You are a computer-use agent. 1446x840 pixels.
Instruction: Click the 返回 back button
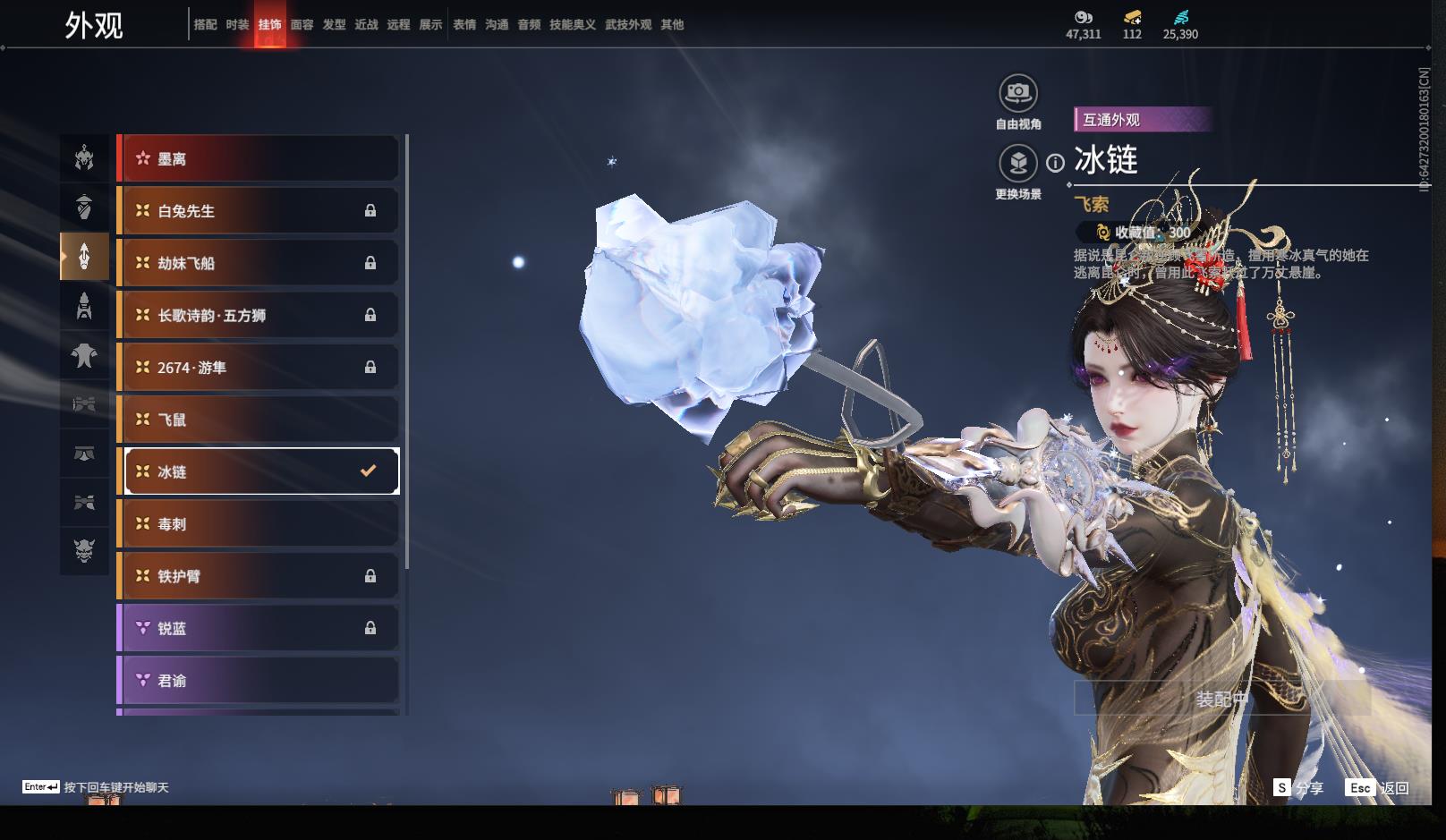(x=1378, y=788)
